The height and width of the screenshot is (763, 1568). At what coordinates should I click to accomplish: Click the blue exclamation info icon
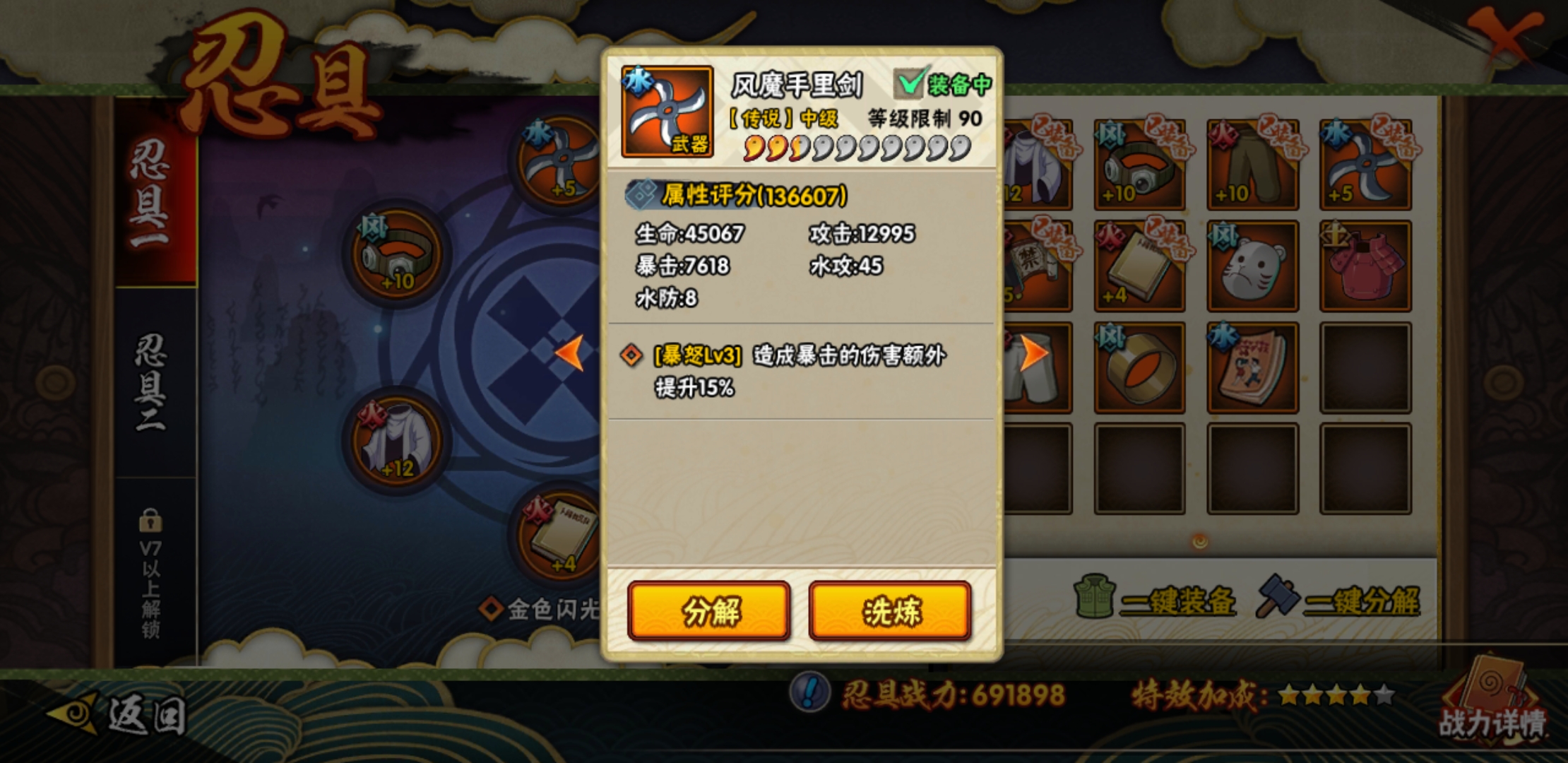point(810,691)
